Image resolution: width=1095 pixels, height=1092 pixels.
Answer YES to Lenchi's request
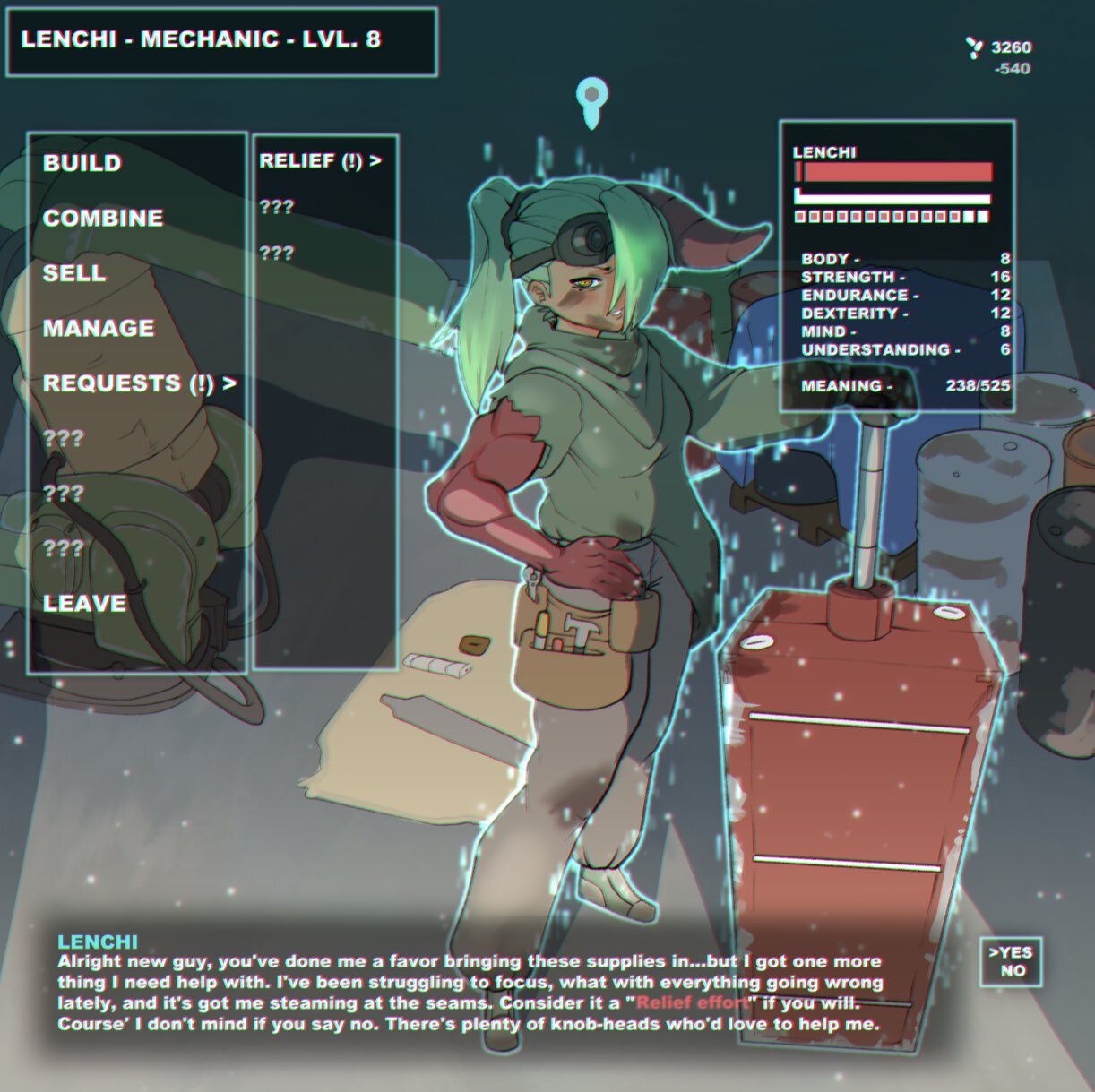pyautogui.click(x=1012, y=952)
